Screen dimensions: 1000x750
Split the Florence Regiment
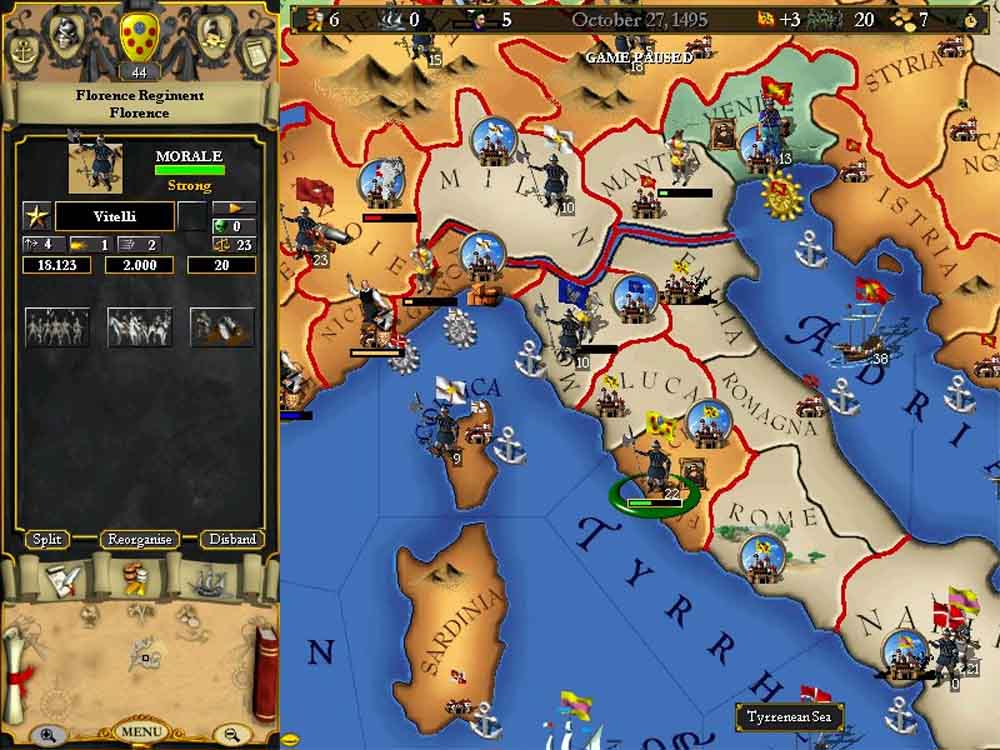(47, 539)
